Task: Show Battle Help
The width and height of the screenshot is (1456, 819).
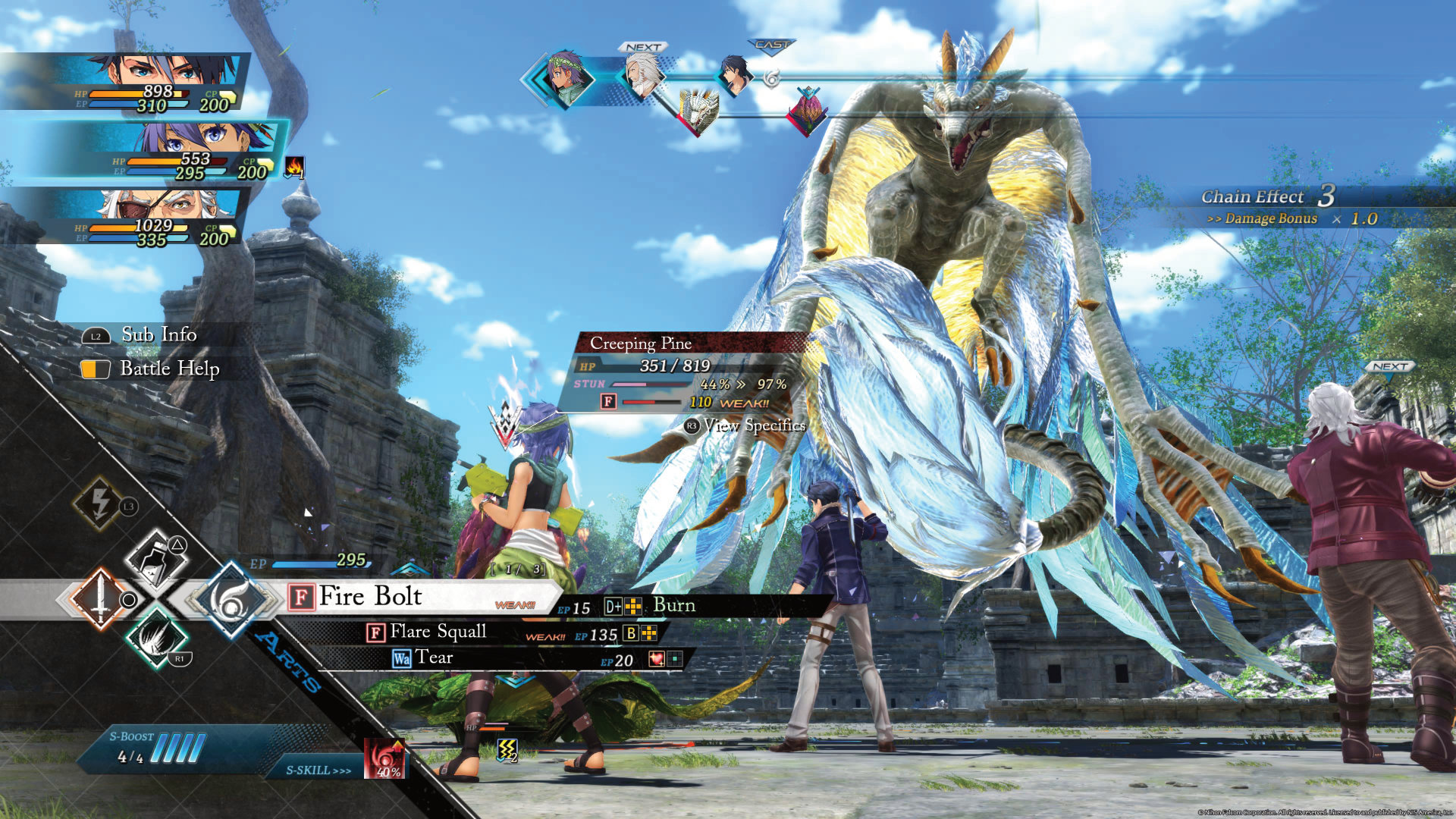Action: (x=169, y=369)
